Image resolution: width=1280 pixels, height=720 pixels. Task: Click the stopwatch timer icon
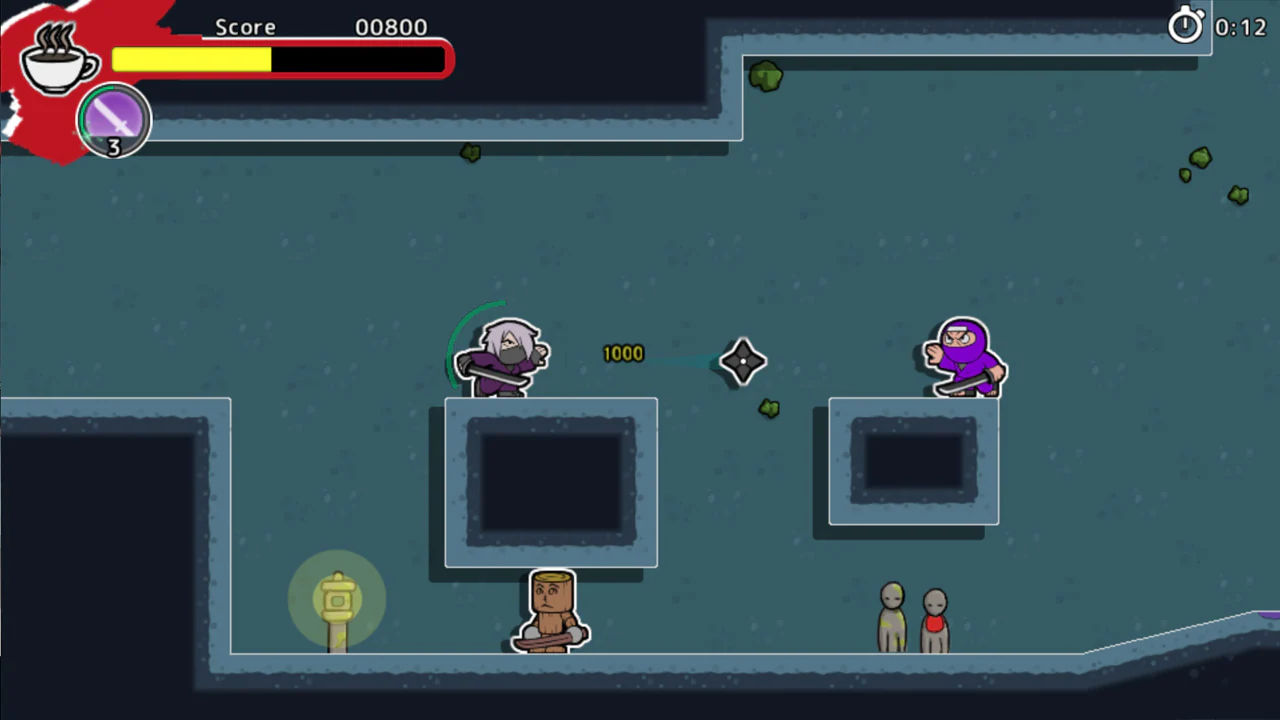pyautogui.click(x=1186, y=26)
